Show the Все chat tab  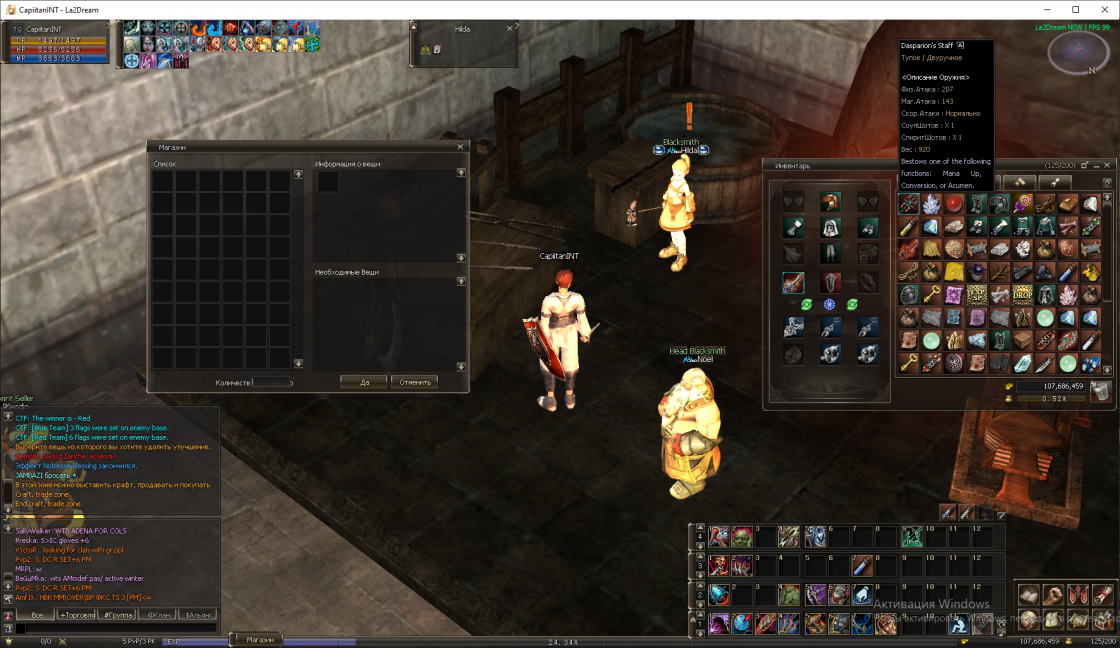pos(36,615)
